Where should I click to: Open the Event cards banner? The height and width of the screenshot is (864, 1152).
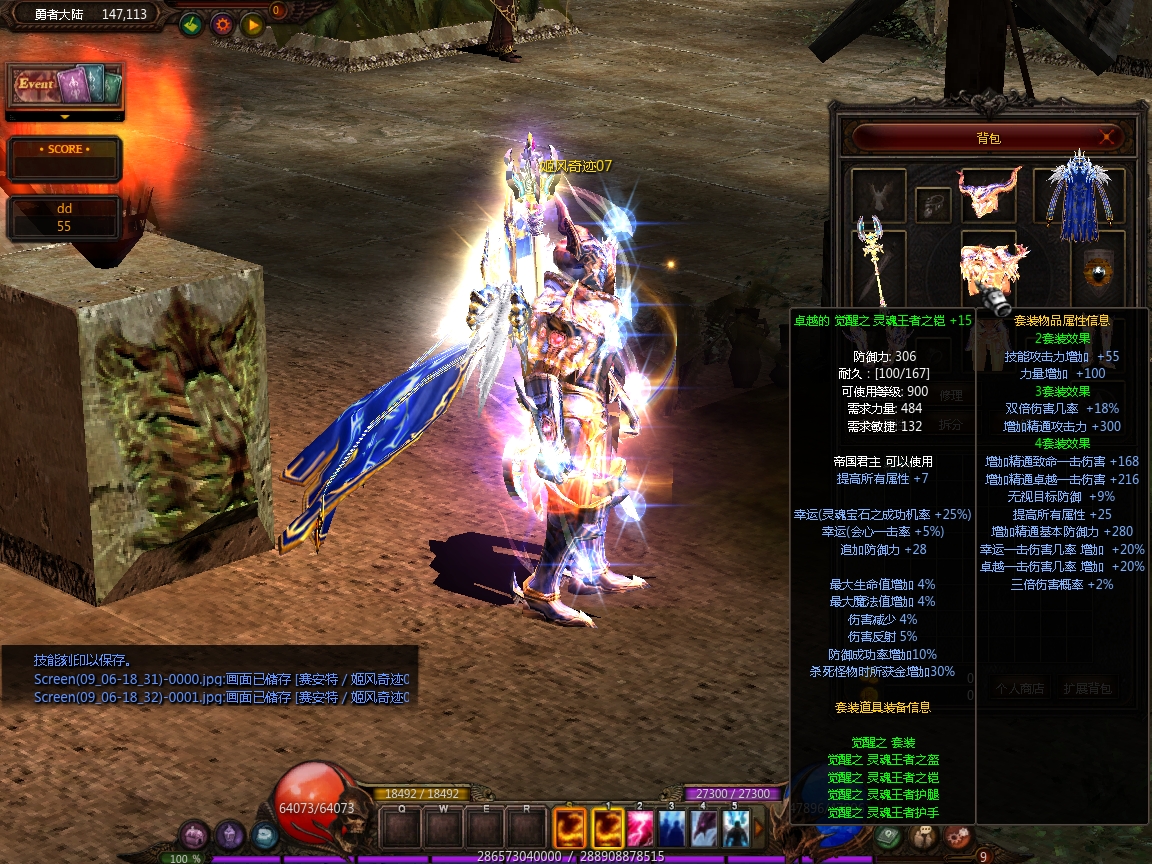coord(65,85)
